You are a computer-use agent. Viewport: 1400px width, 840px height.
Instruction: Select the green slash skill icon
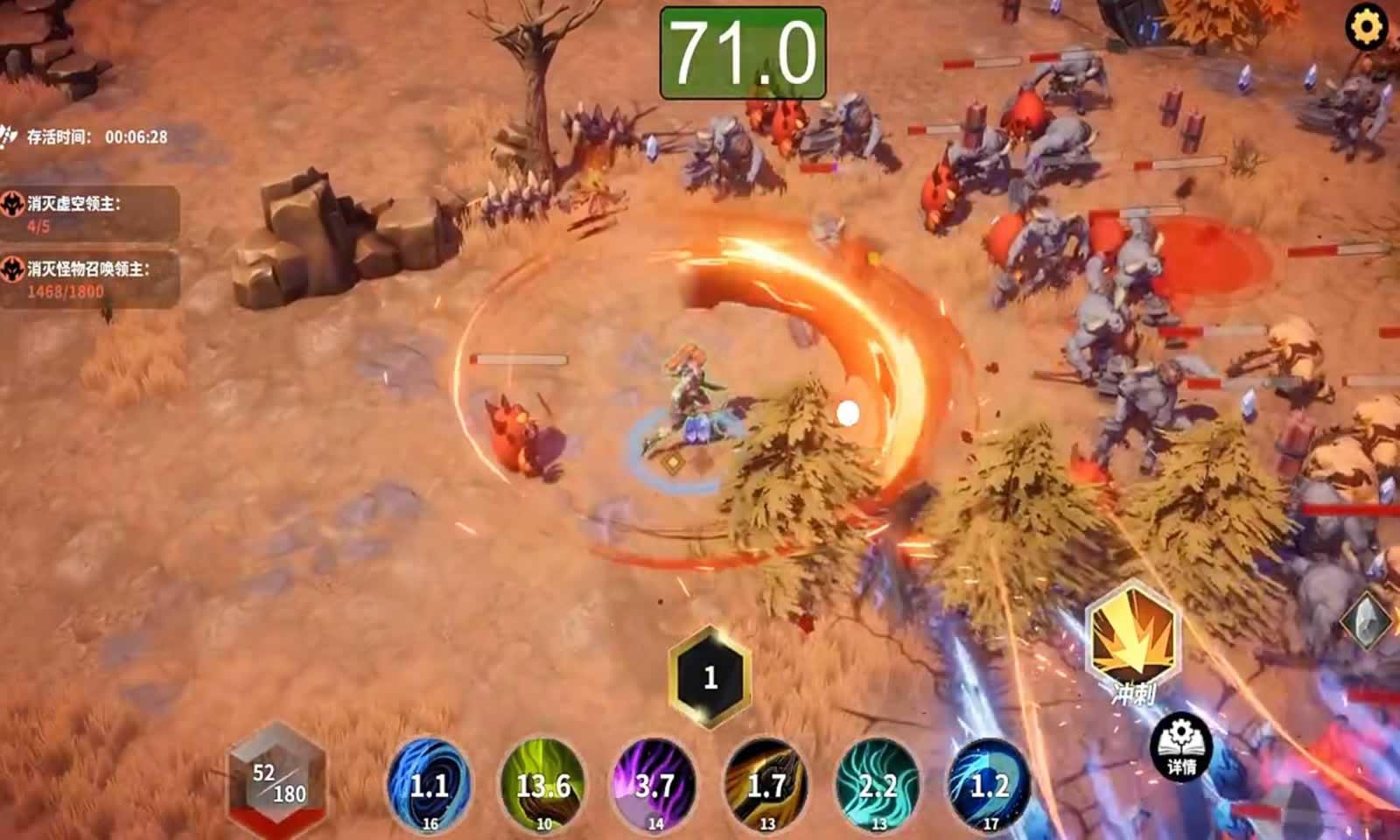point(542,784)
